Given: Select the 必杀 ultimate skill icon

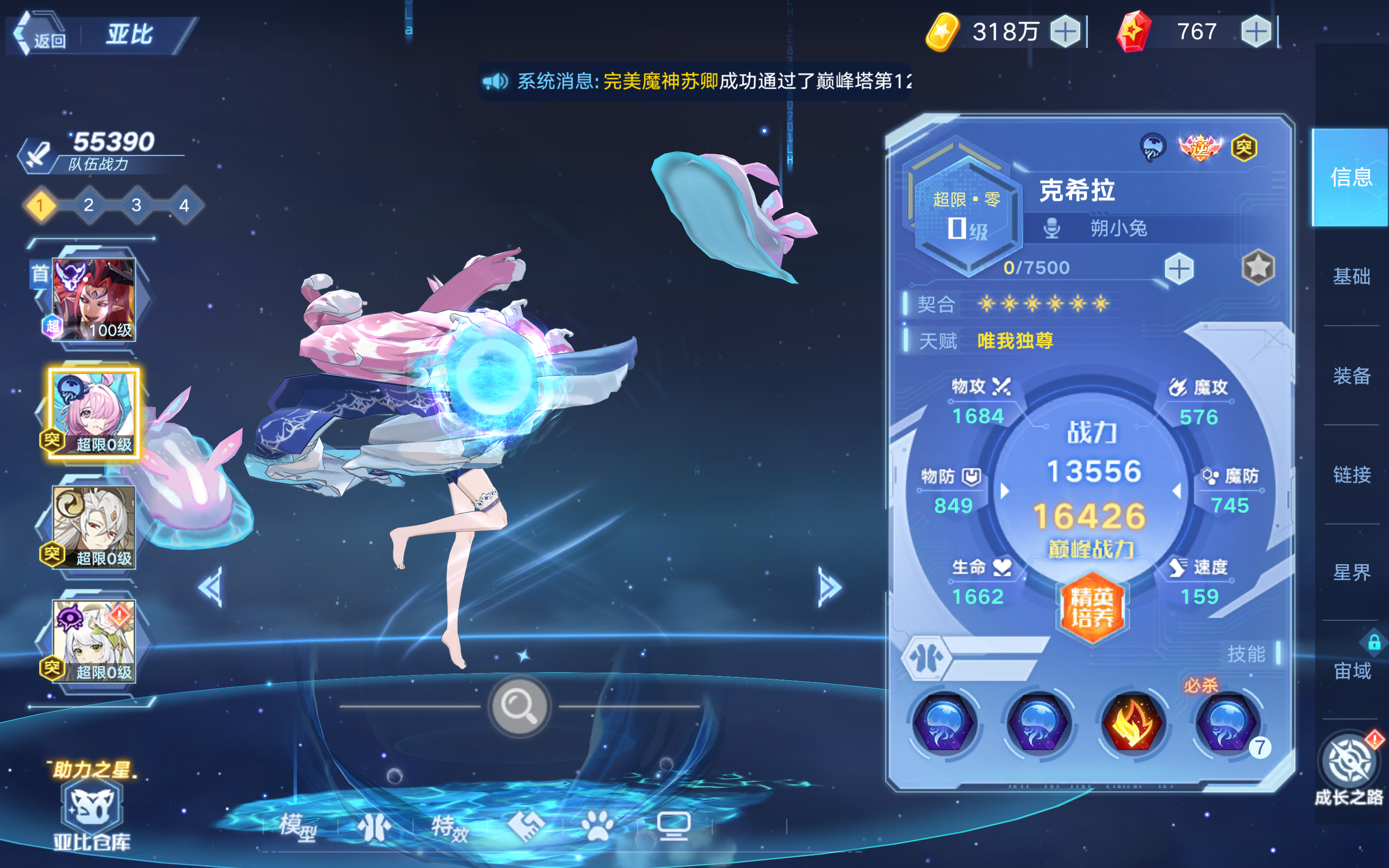Looking at the screenshot, I should tap(1225, 725).
